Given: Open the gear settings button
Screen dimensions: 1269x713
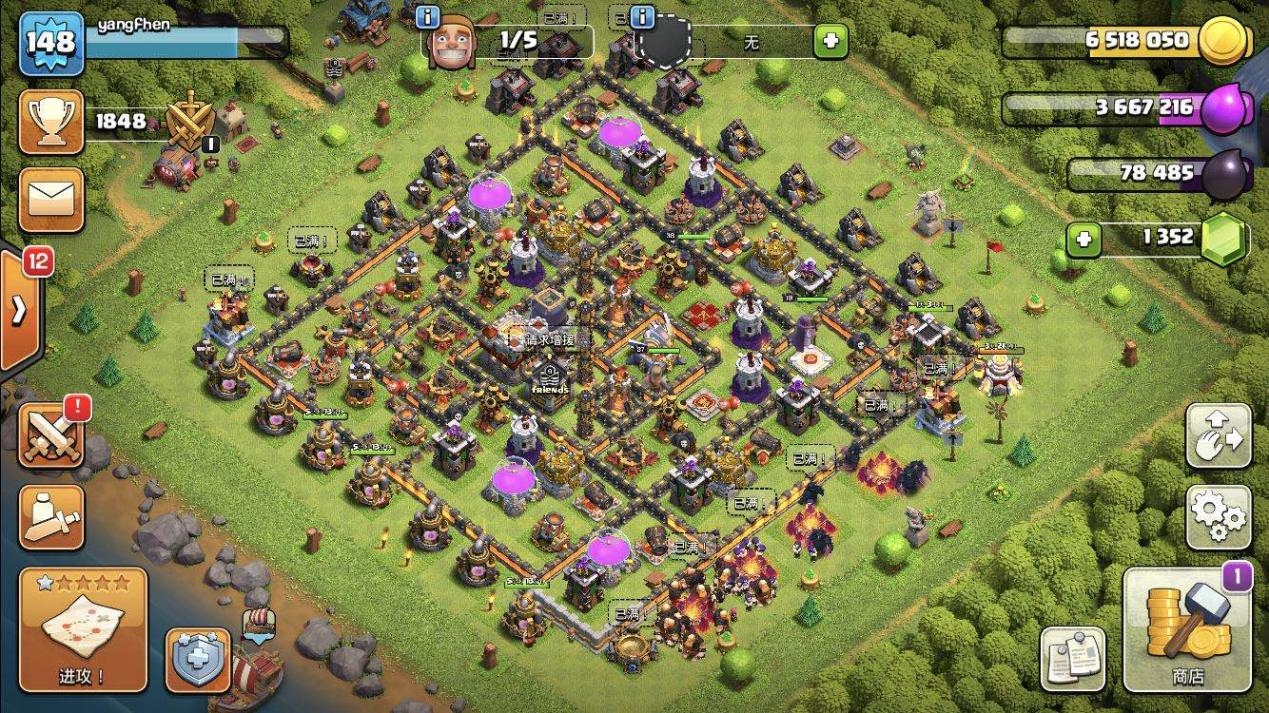Looking at the screenshot, I should [x=1219, y=518].
